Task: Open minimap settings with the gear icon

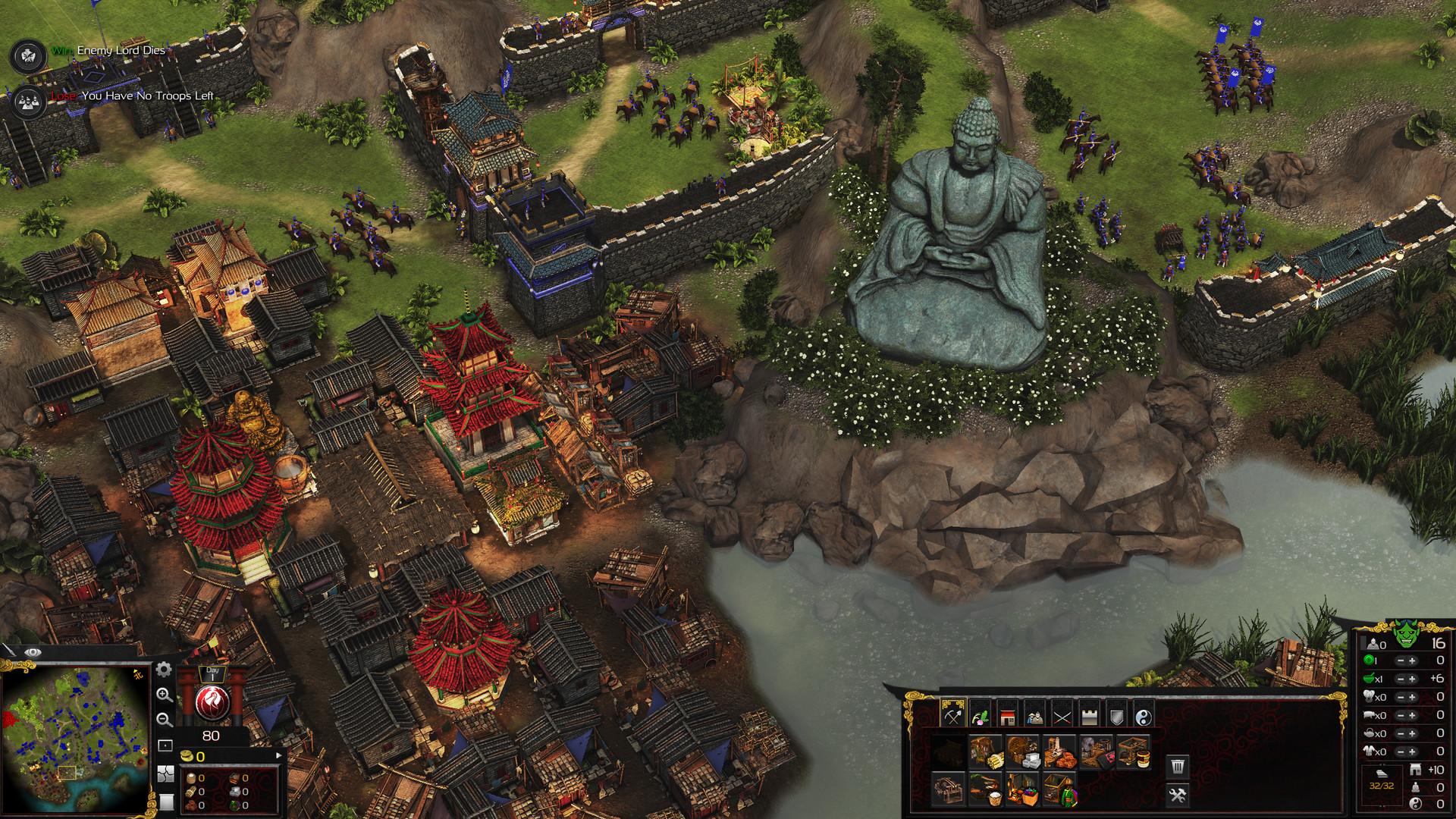Action: pos(163,670)
